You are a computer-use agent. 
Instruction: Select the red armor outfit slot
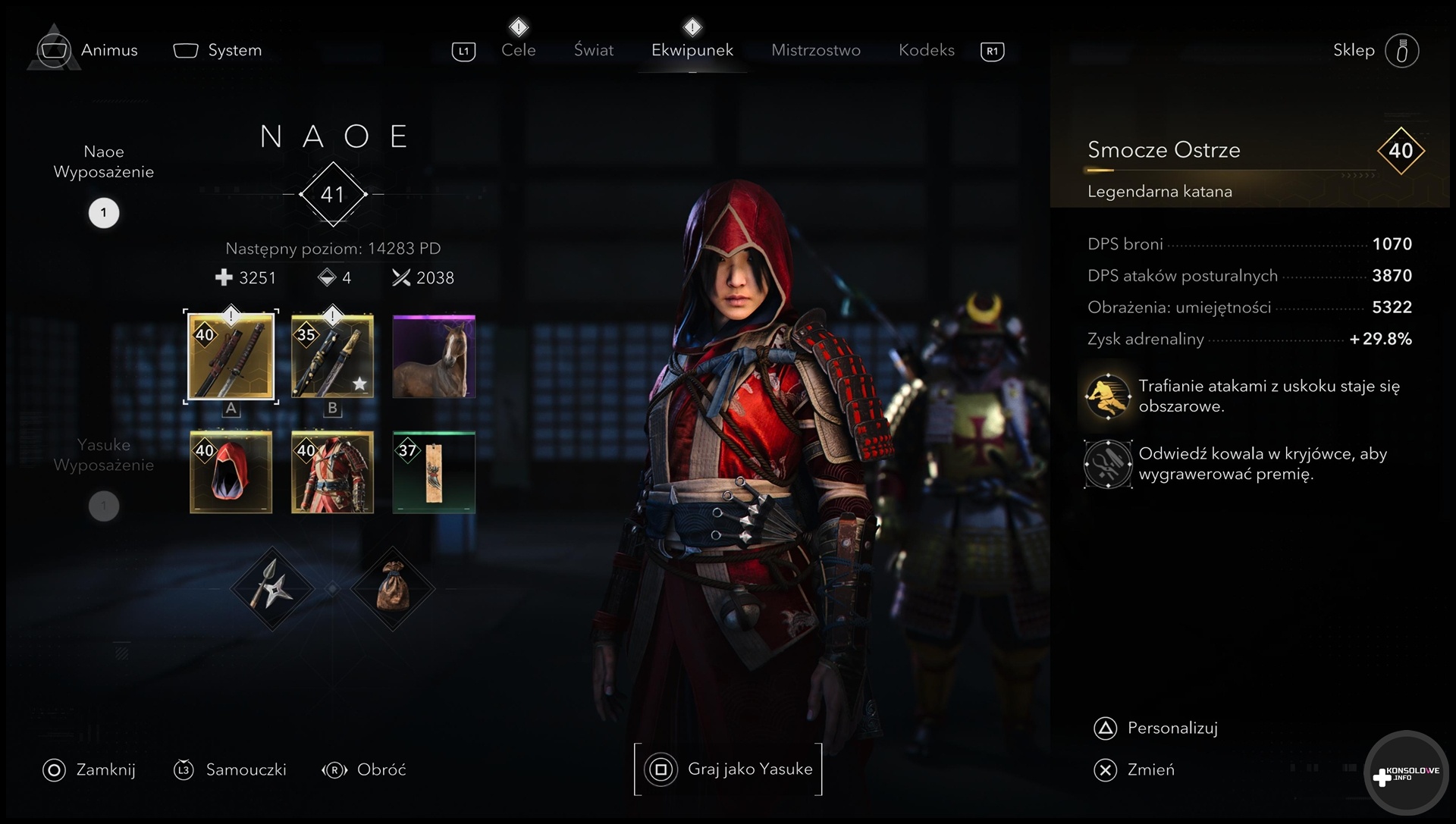pyautogui.click(x=332, y=472)
